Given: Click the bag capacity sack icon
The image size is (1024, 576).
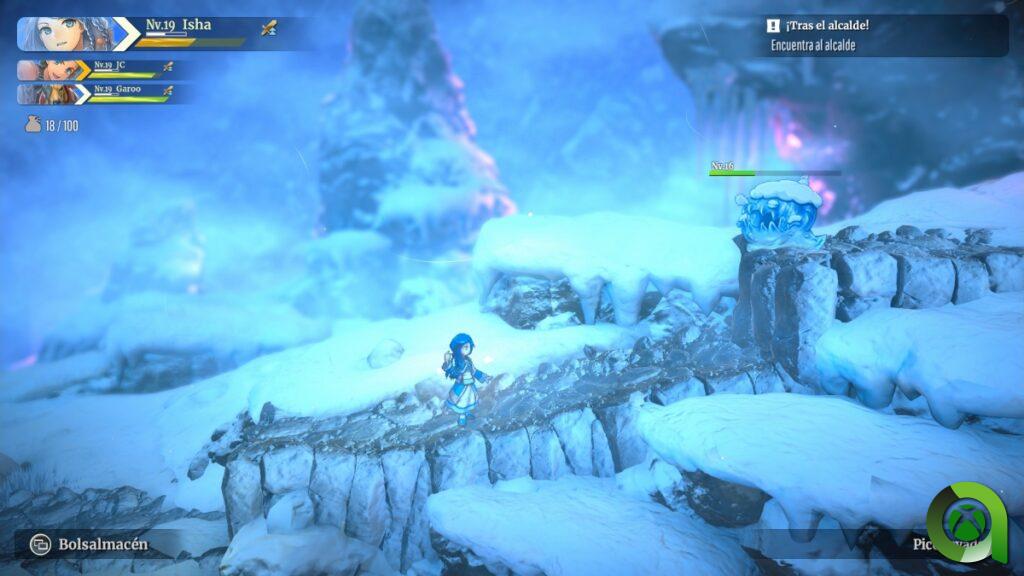Looking at the screenshot, I should pos(33,125).
